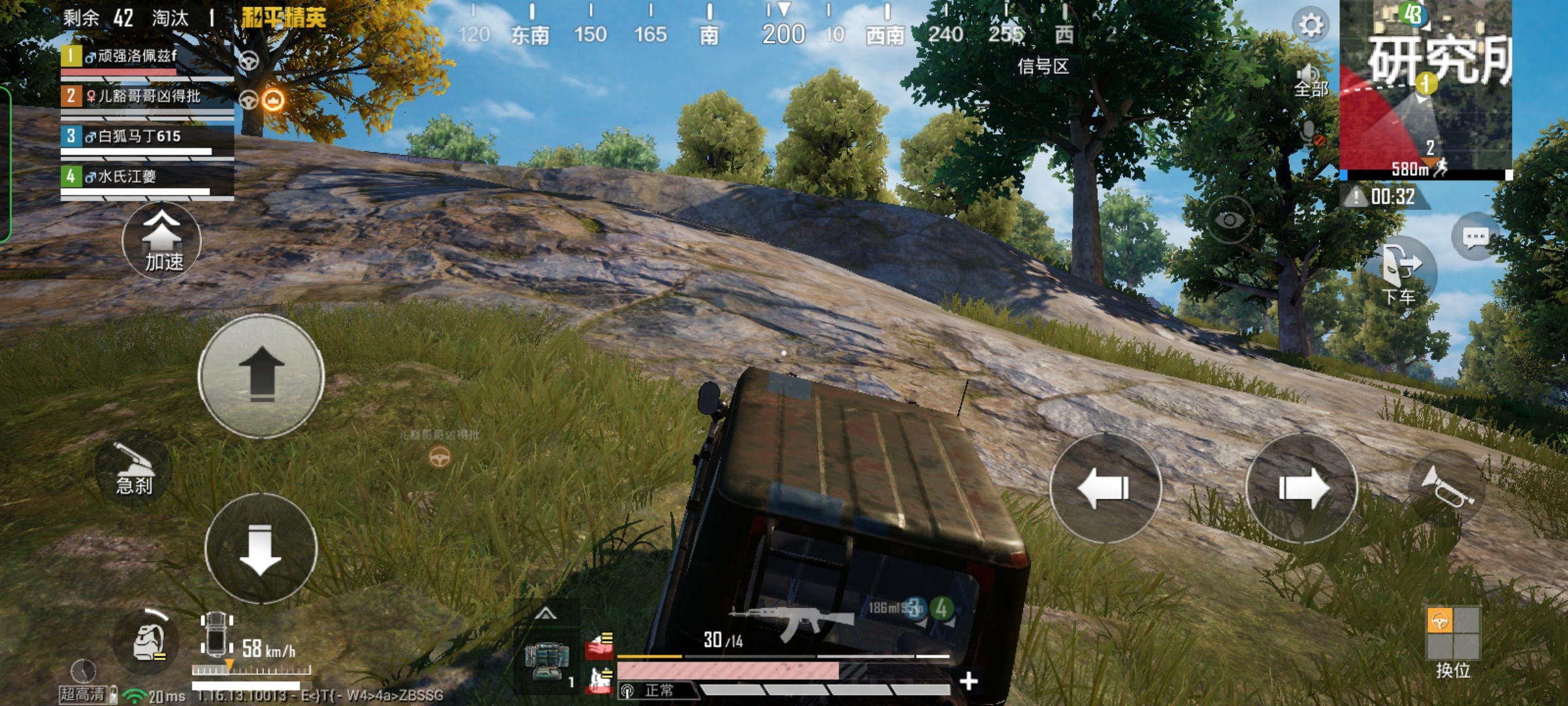Viewport: 1568px width, 706px height.
Task: Steer right with the right arrow button
Action: coord(1302,488)
